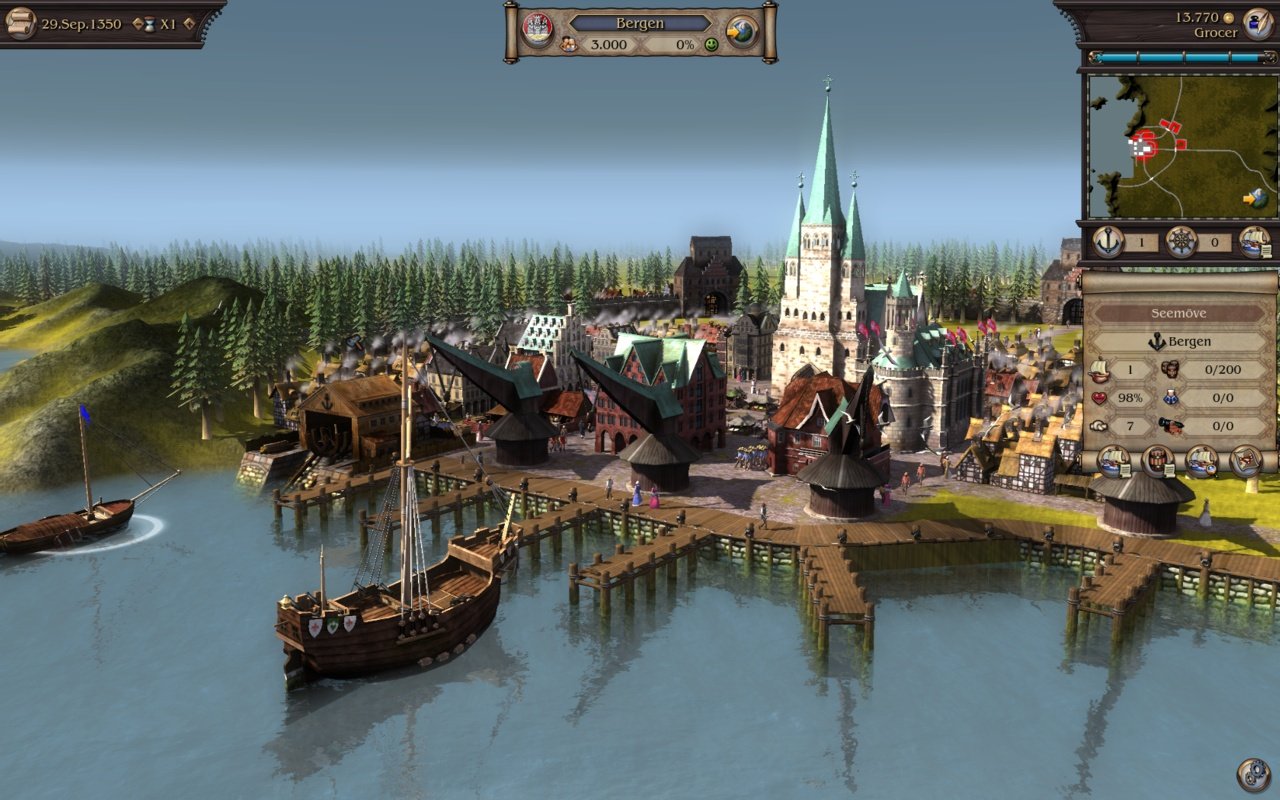1280x800 pixels.
Task: Click the hourglass to pause game speed
Action: pos(149,24)
